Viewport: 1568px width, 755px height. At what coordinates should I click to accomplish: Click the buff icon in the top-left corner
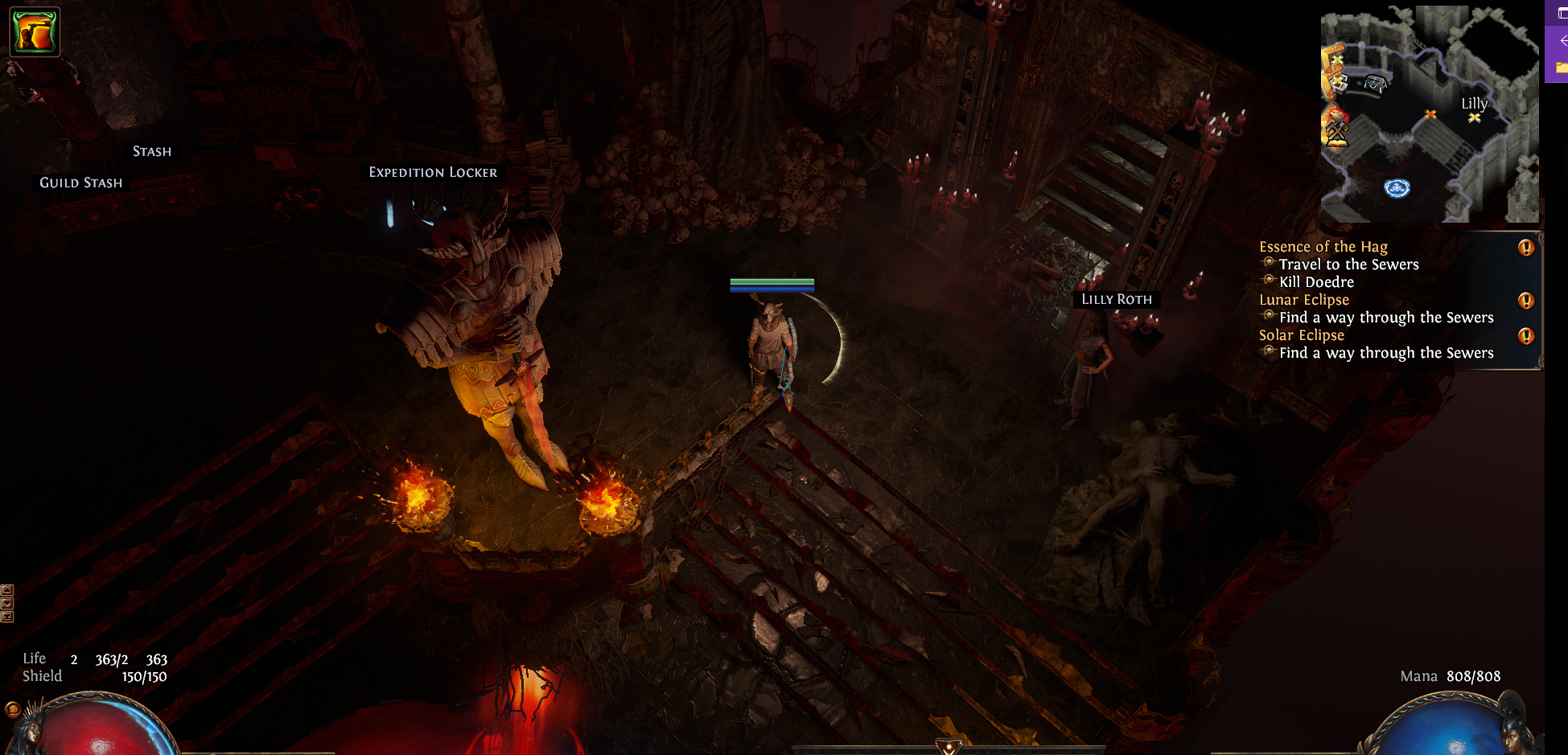35,32
